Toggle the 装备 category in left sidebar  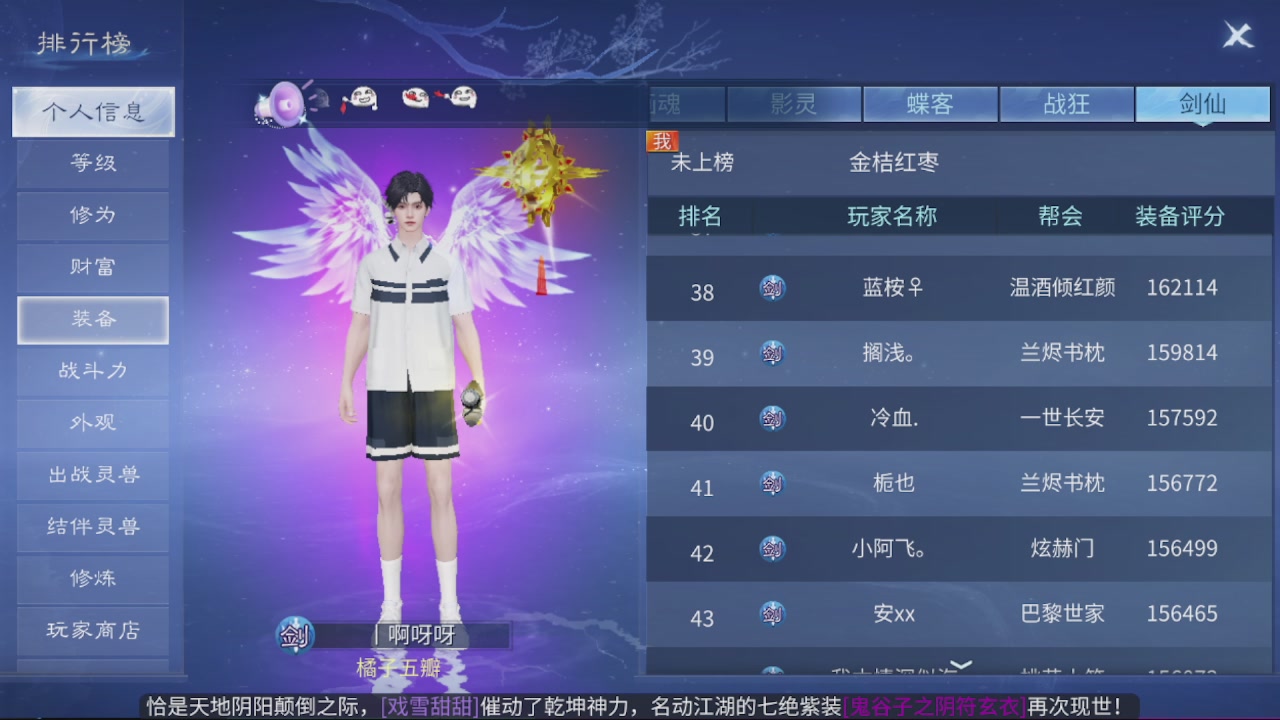tap(92, 319)
